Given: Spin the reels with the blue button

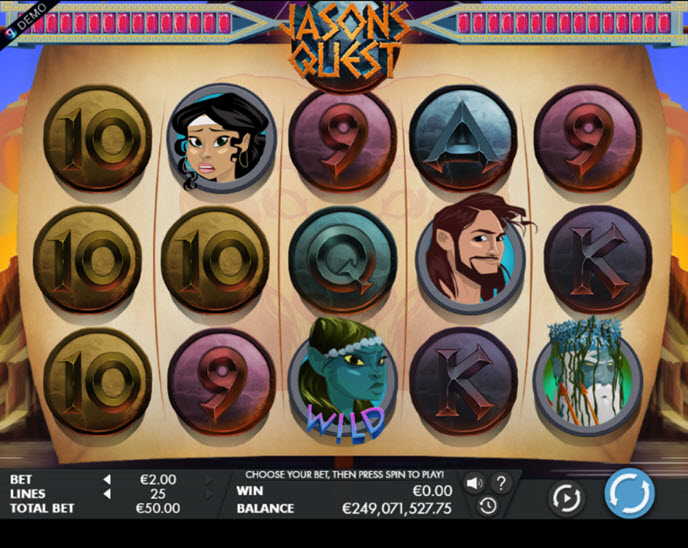Looking at the screenshot, I should tap(629, 494).
